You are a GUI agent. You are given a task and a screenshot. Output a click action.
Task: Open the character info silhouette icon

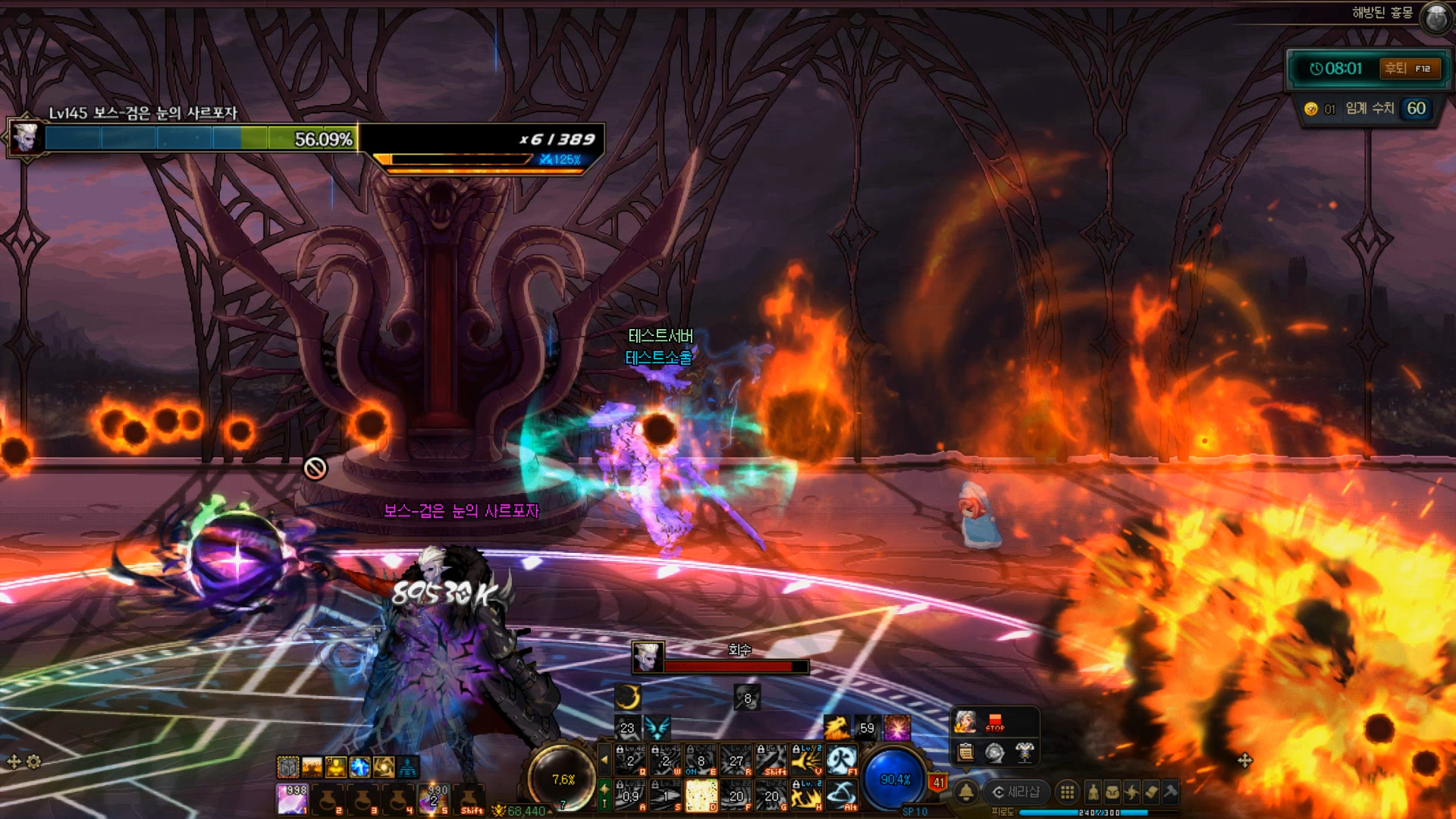1093,792
